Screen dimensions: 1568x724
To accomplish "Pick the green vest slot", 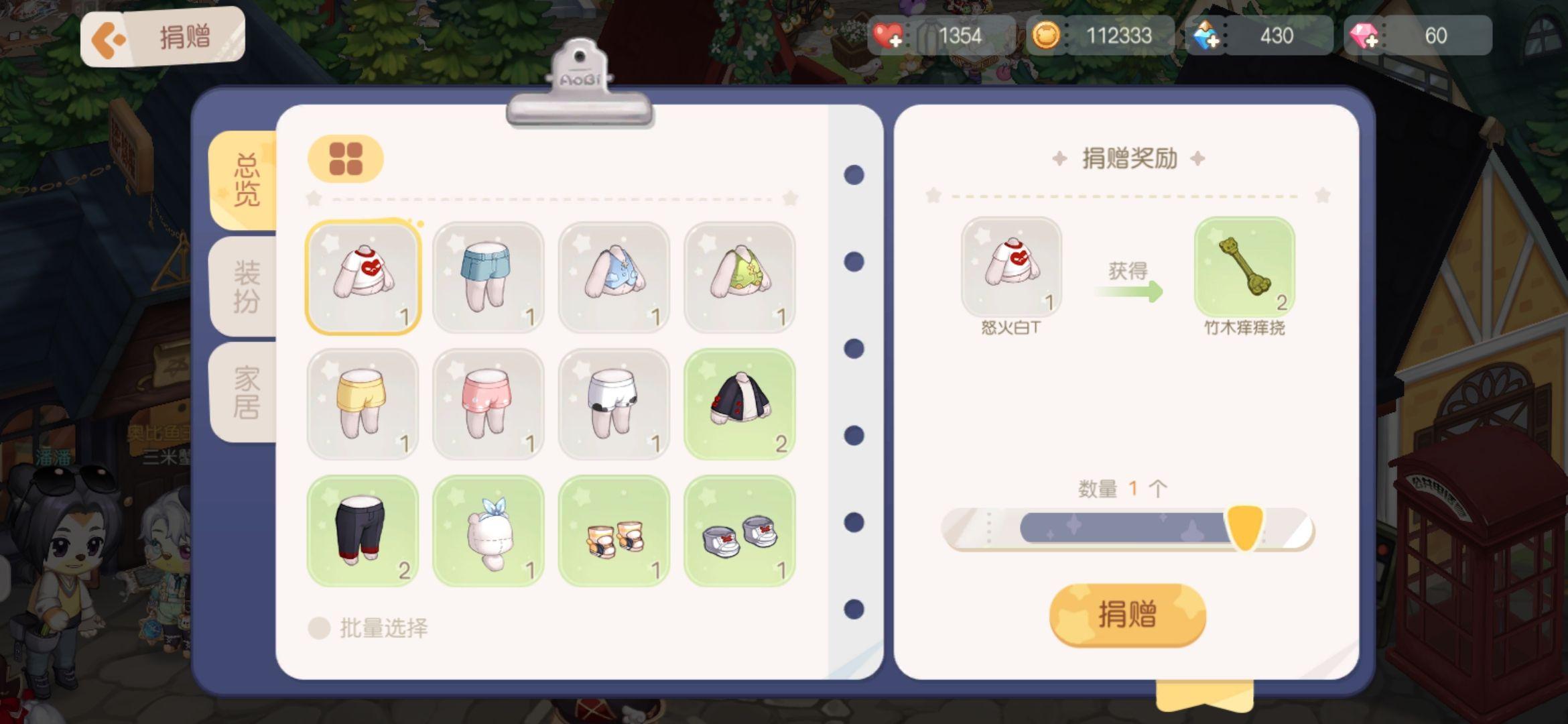I will [x=740, y=277].
